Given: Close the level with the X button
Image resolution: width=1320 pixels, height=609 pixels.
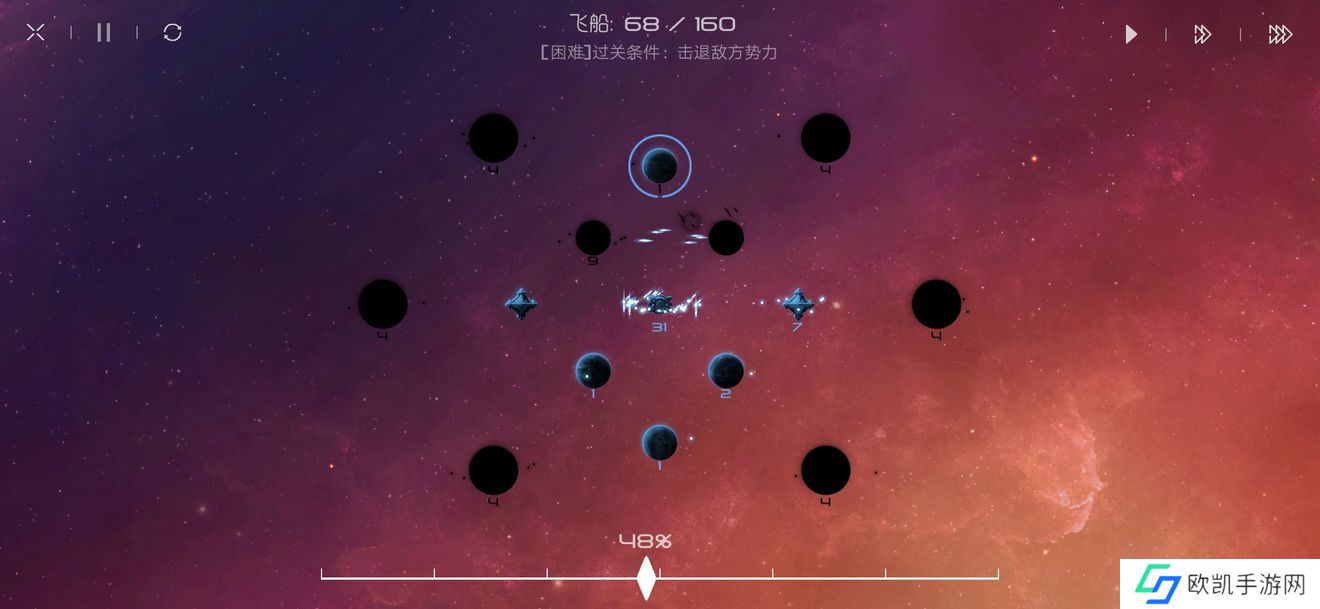Looking at the screenshot, I should (36, 33).
